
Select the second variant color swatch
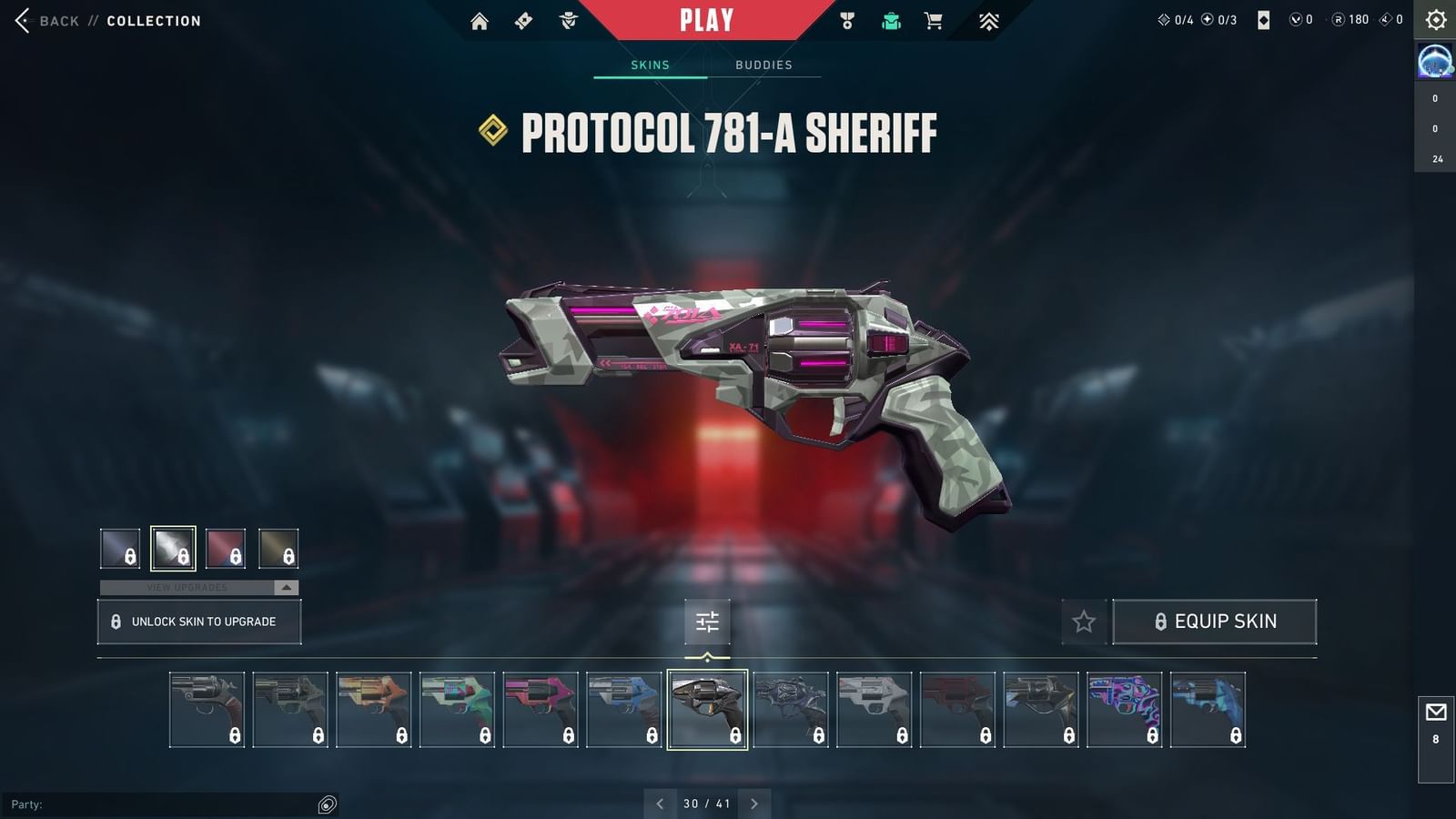click(172, 547)
